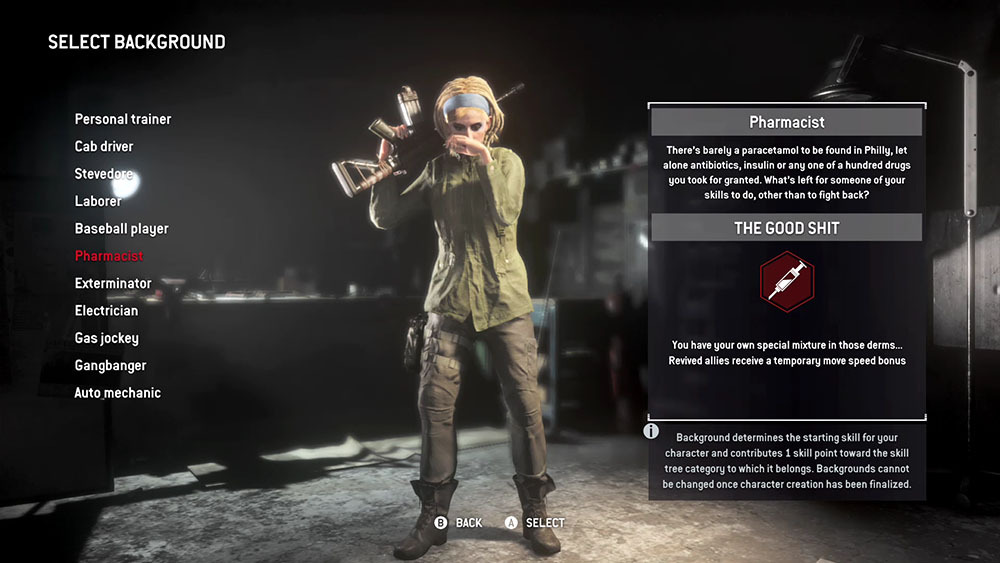1000x563 pixels.
Task: Select Laborer from the background list
Action: point(98,201)
